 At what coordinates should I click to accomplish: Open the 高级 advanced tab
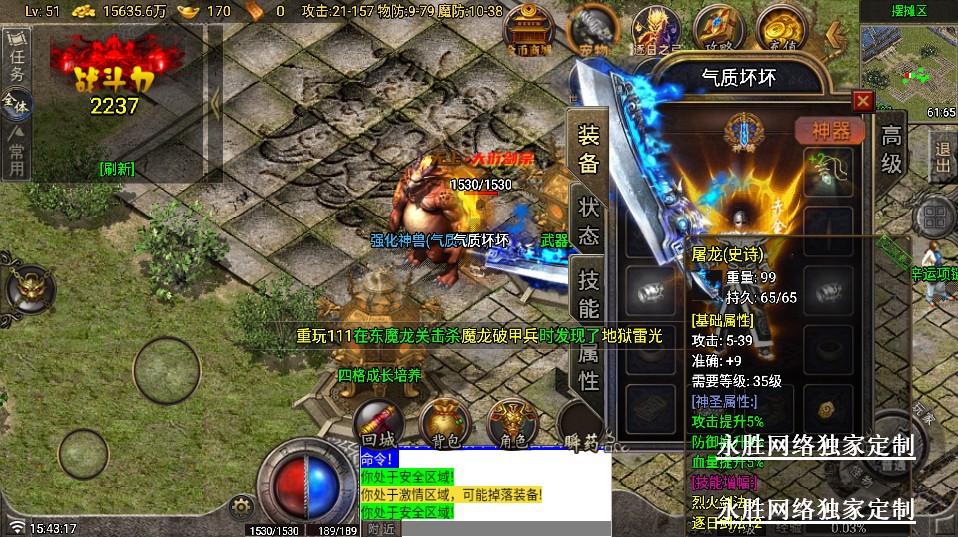[891, 150]
